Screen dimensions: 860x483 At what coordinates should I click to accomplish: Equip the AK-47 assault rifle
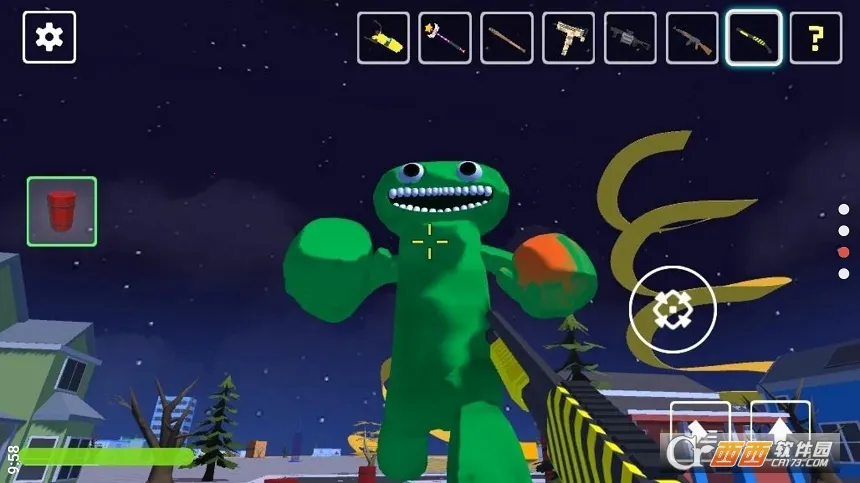[692, 38]
